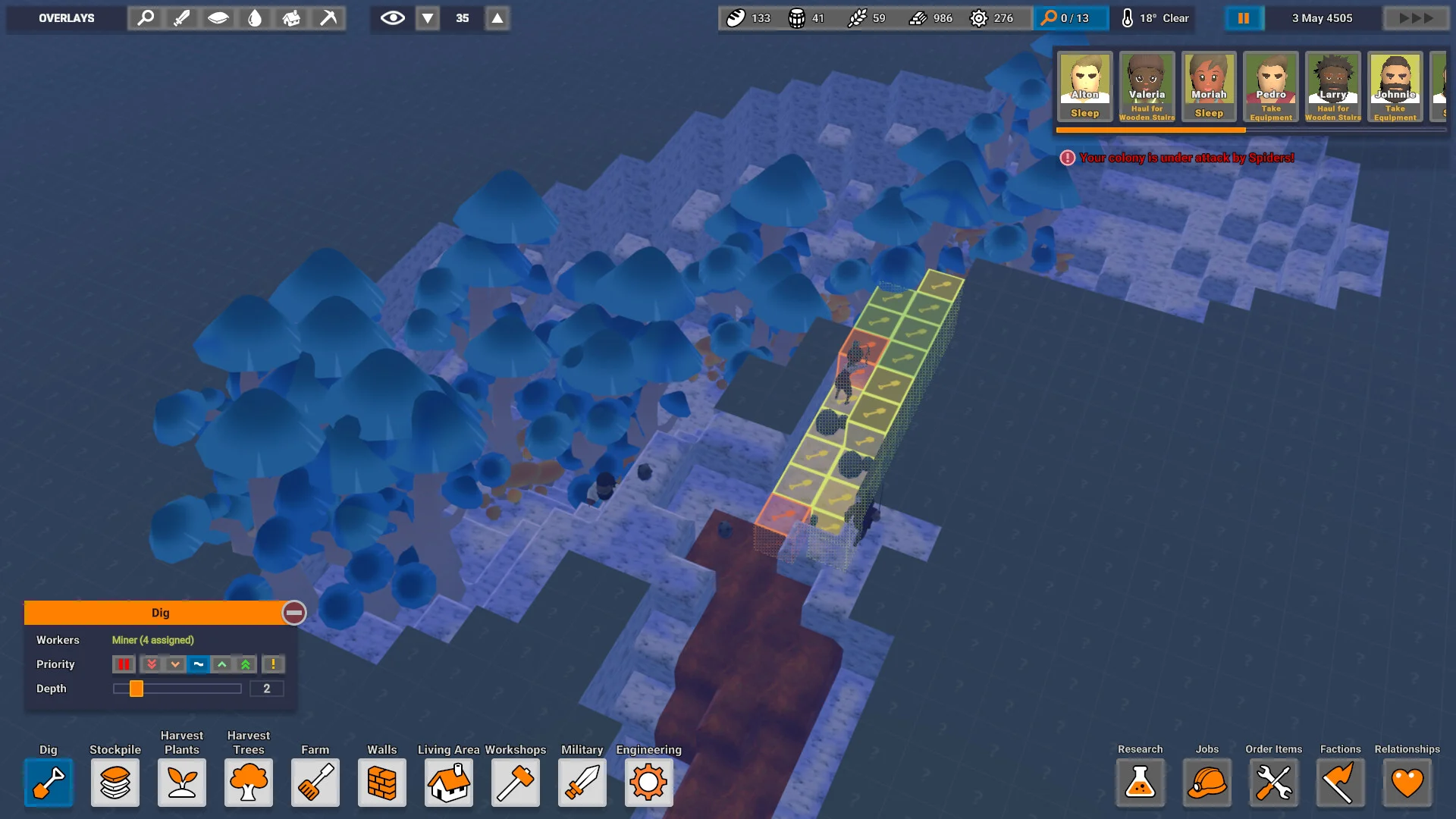Pause the game with the pause button
Screen dimensions: 1456x819
[x=1244, y=18]
